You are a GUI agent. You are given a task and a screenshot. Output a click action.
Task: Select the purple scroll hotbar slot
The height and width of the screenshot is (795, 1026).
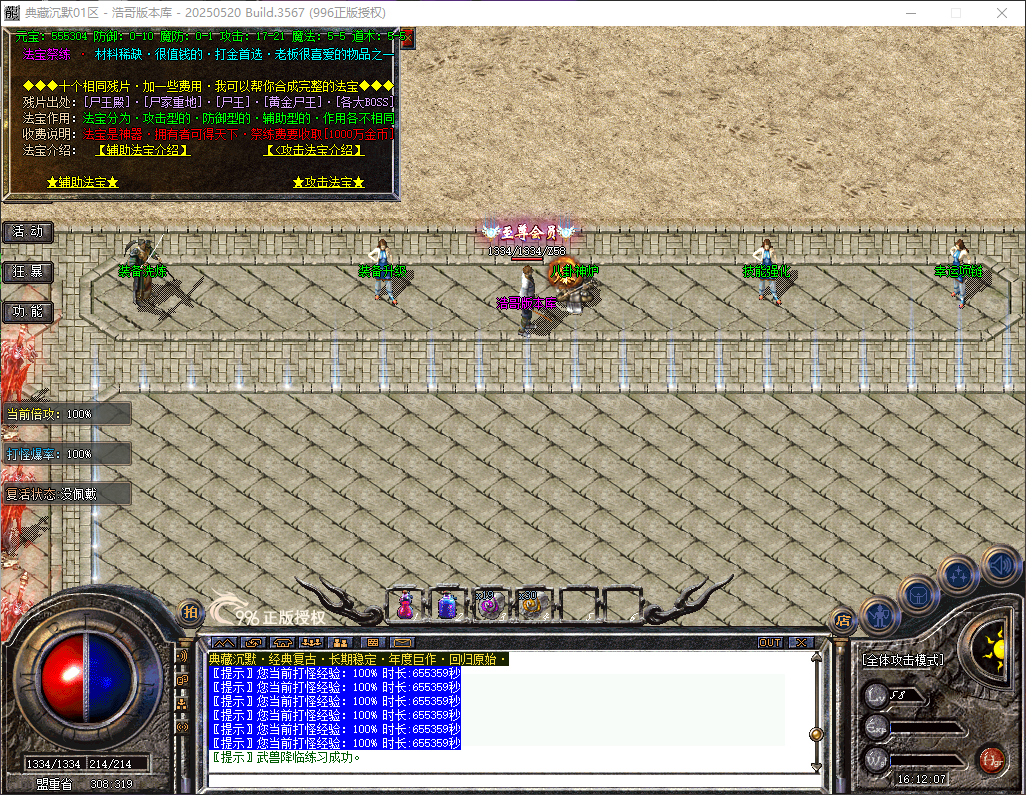coord(488,604)
